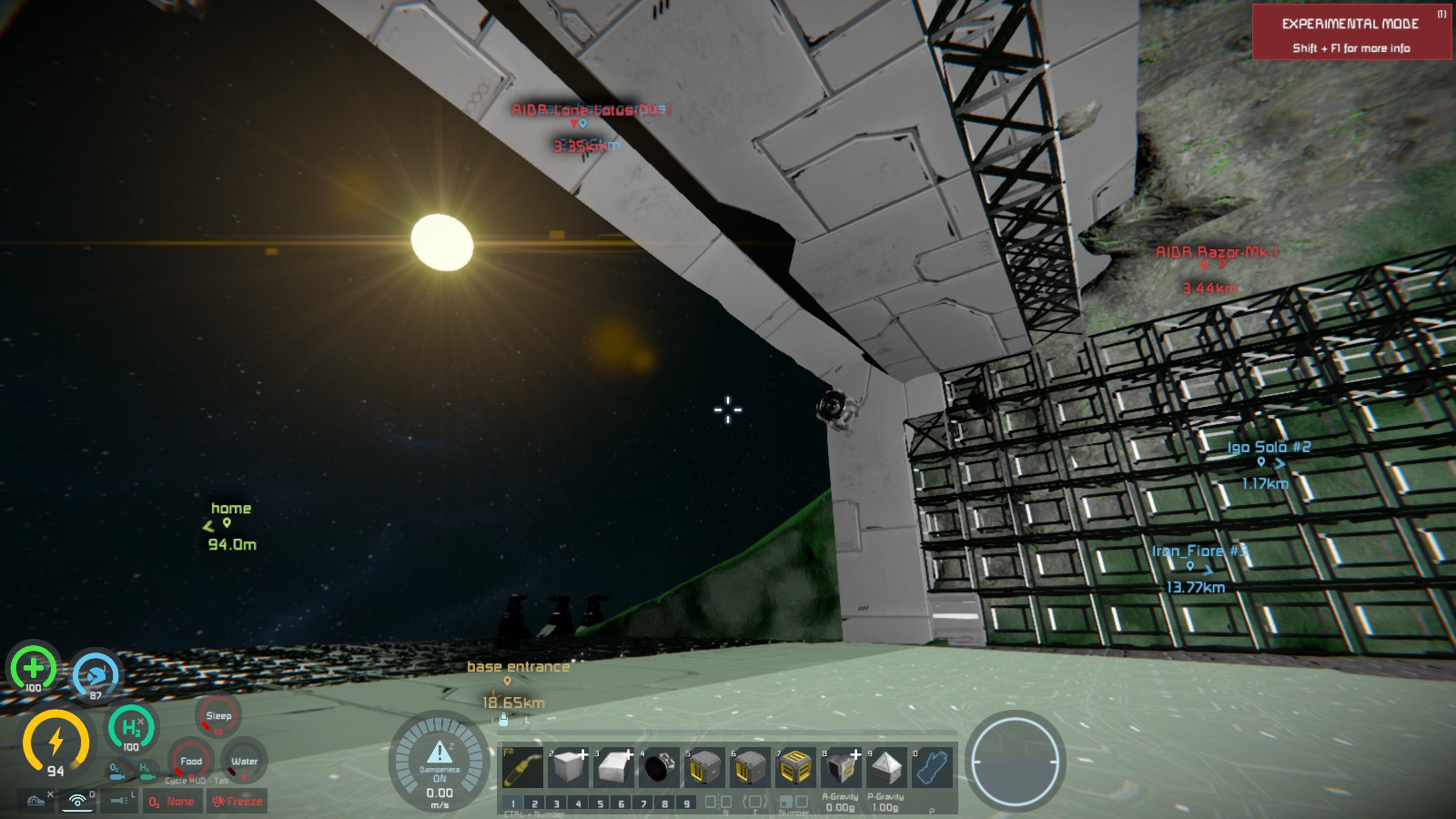
Task: Toggle the flashlight indicator icon
Action: click(120, 801)
